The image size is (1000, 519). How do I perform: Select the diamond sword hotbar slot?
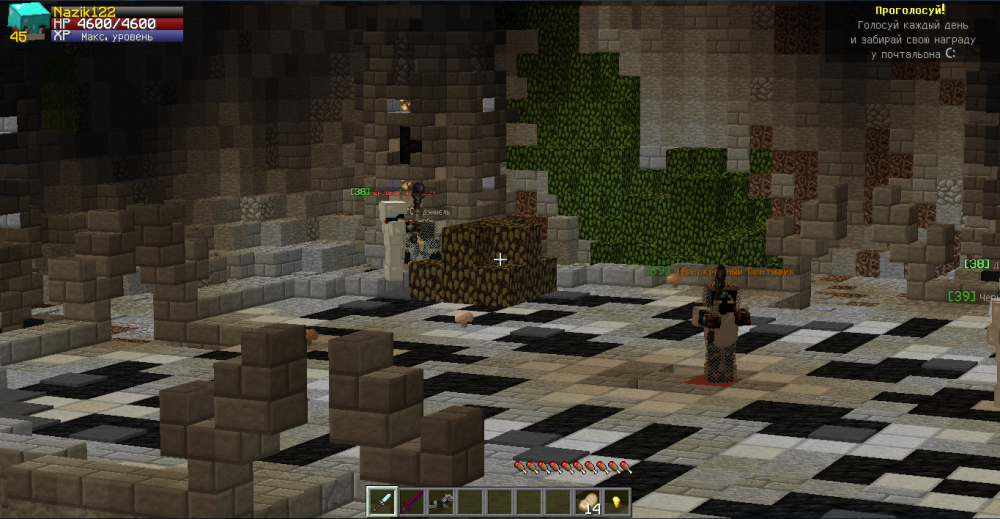[x=382, y=501]
